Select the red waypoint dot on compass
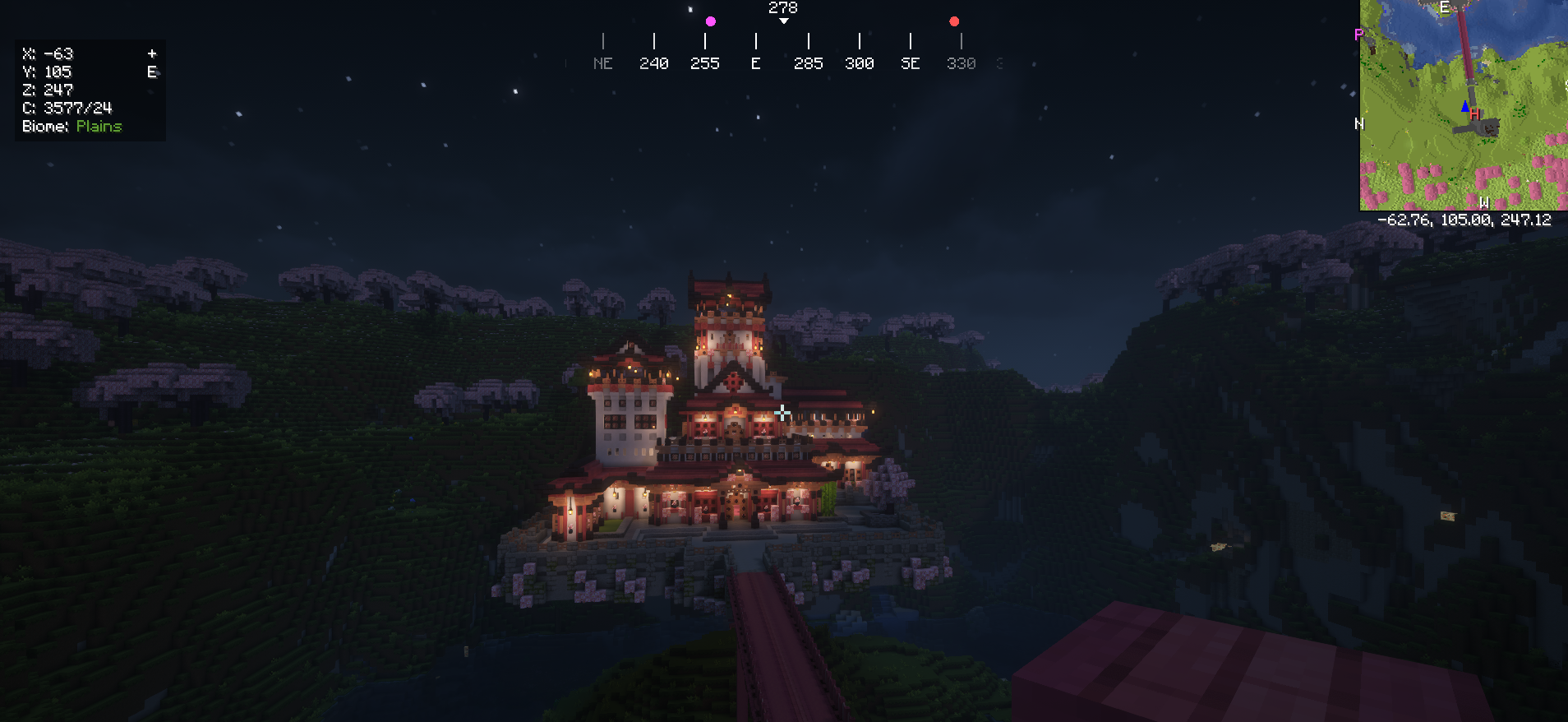Screen dimensions: 1568x722 coord(954,21)
